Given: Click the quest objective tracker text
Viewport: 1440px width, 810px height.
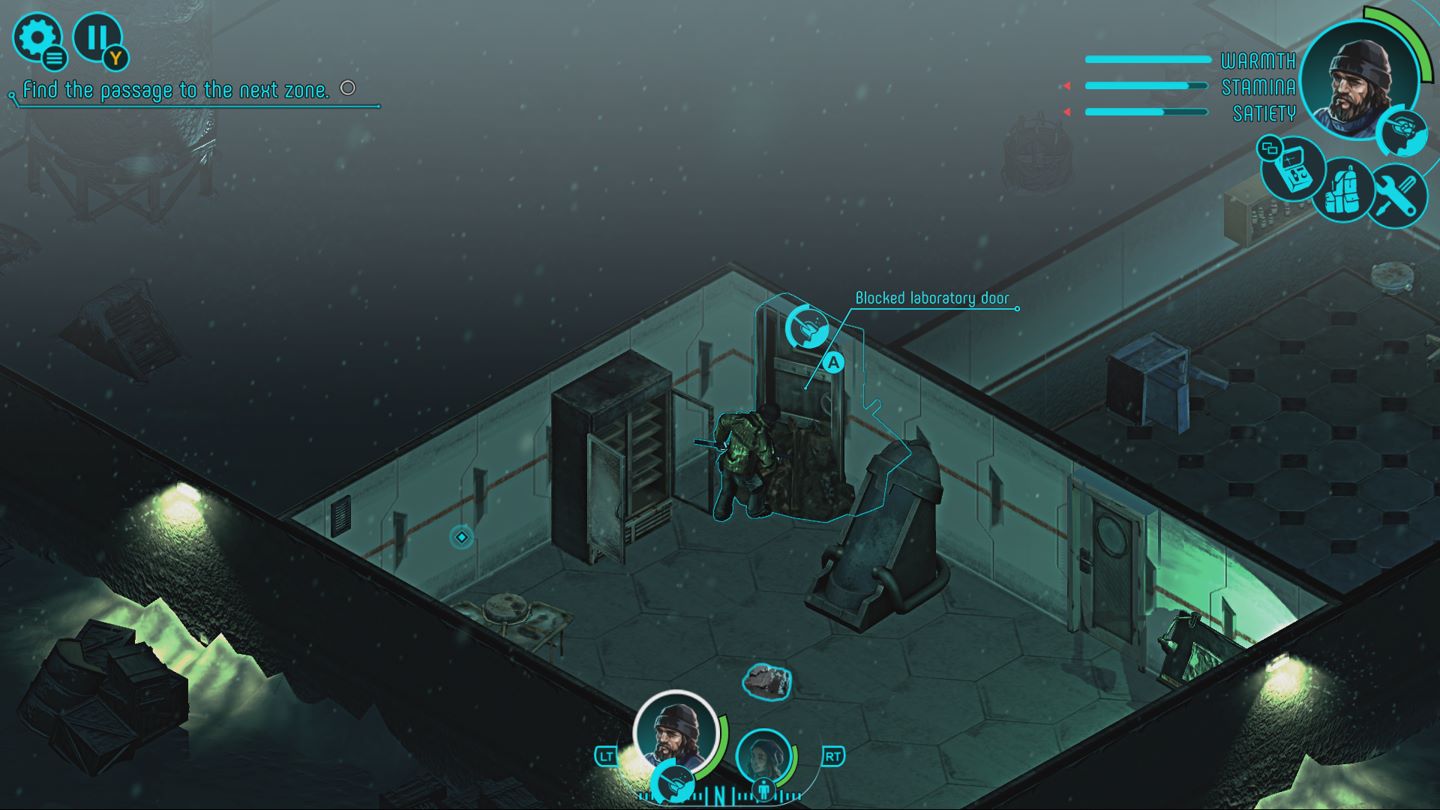Looking at the screenshot, I should click(176, 90).
